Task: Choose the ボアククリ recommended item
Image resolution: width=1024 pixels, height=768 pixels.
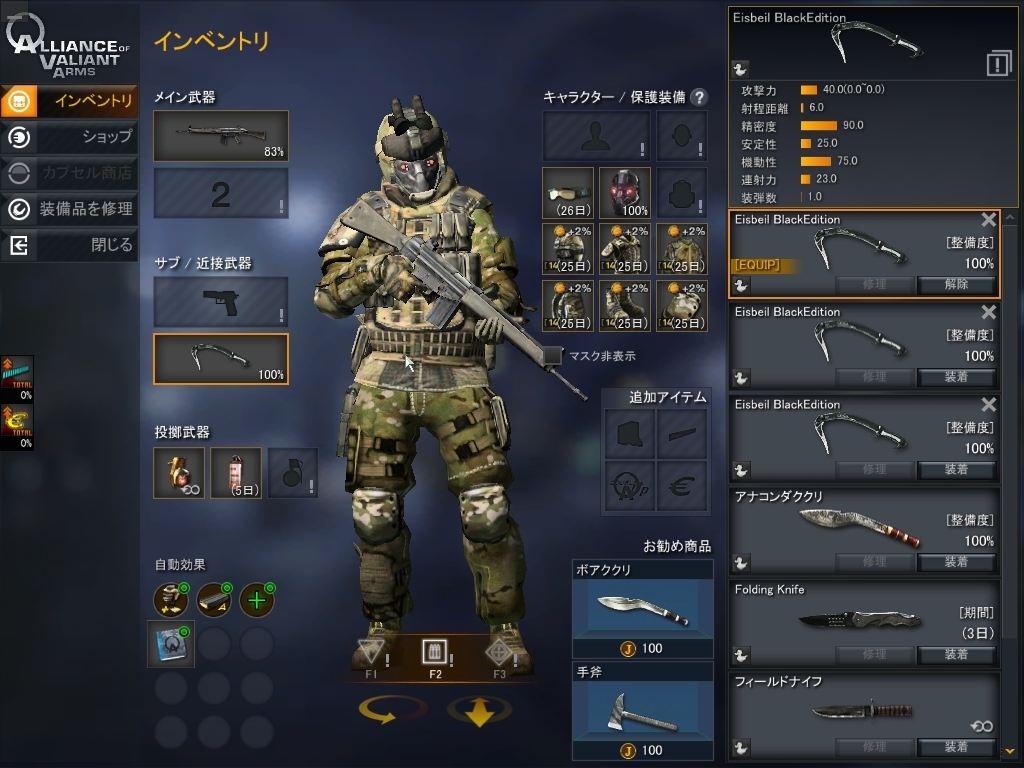Action: coord(642,608)
